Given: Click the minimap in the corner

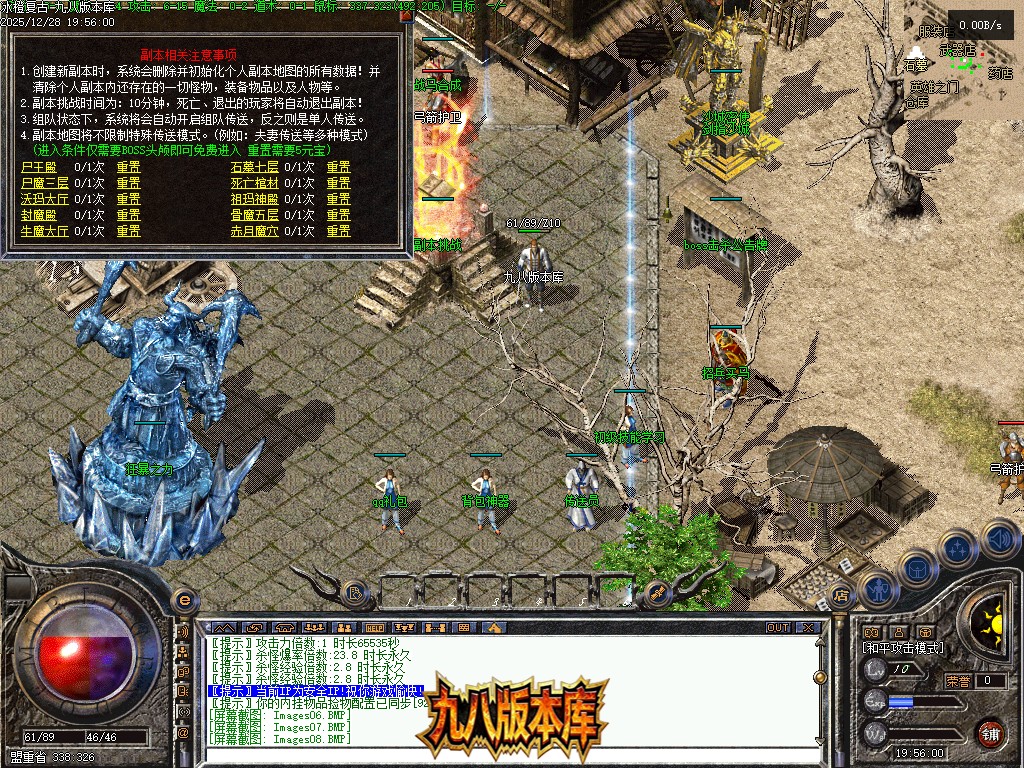Looking at the screenshot, I should coord(963,60).
